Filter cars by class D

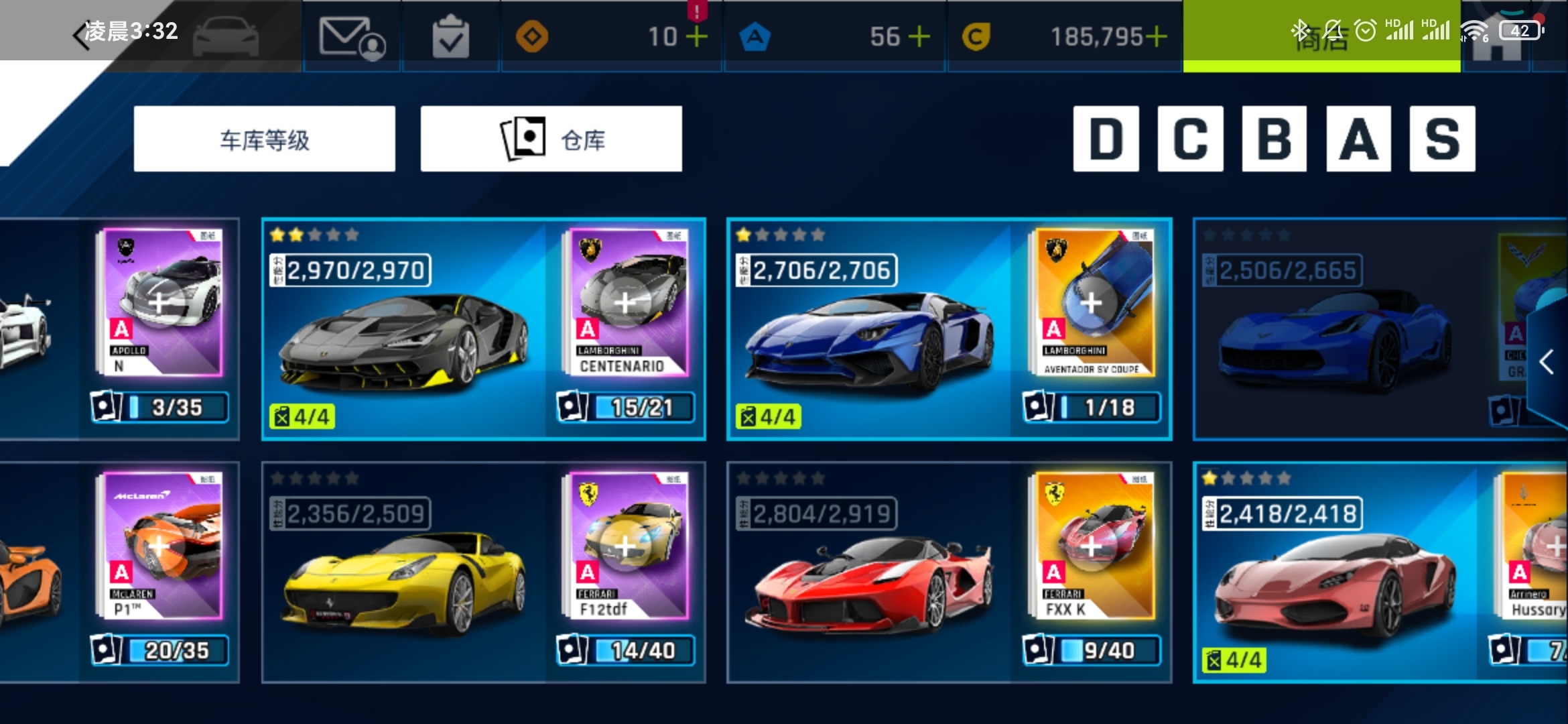tap(1106, 139)
